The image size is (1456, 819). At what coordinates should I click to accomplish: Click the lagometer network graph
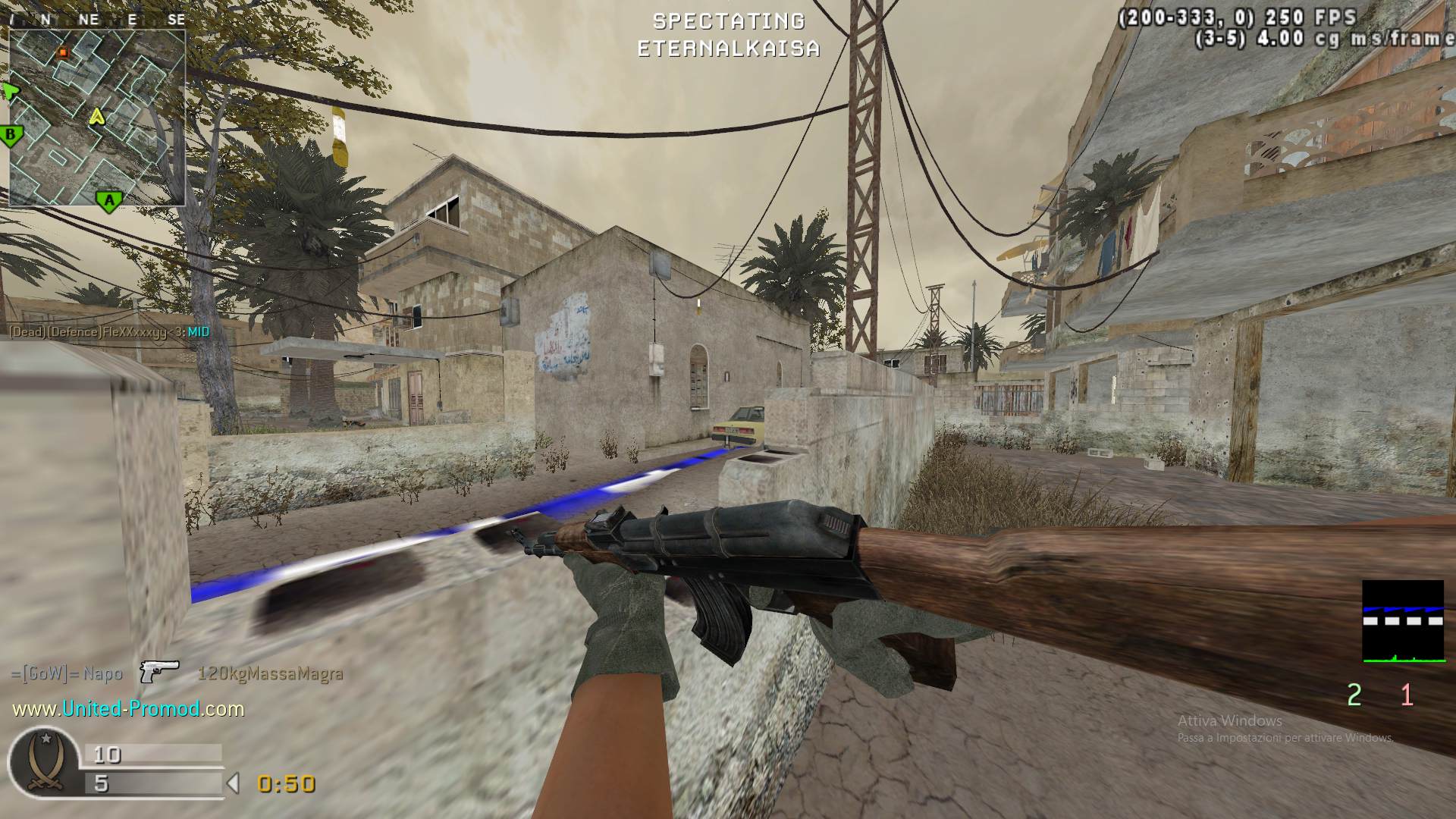(x=1403, y=622)
